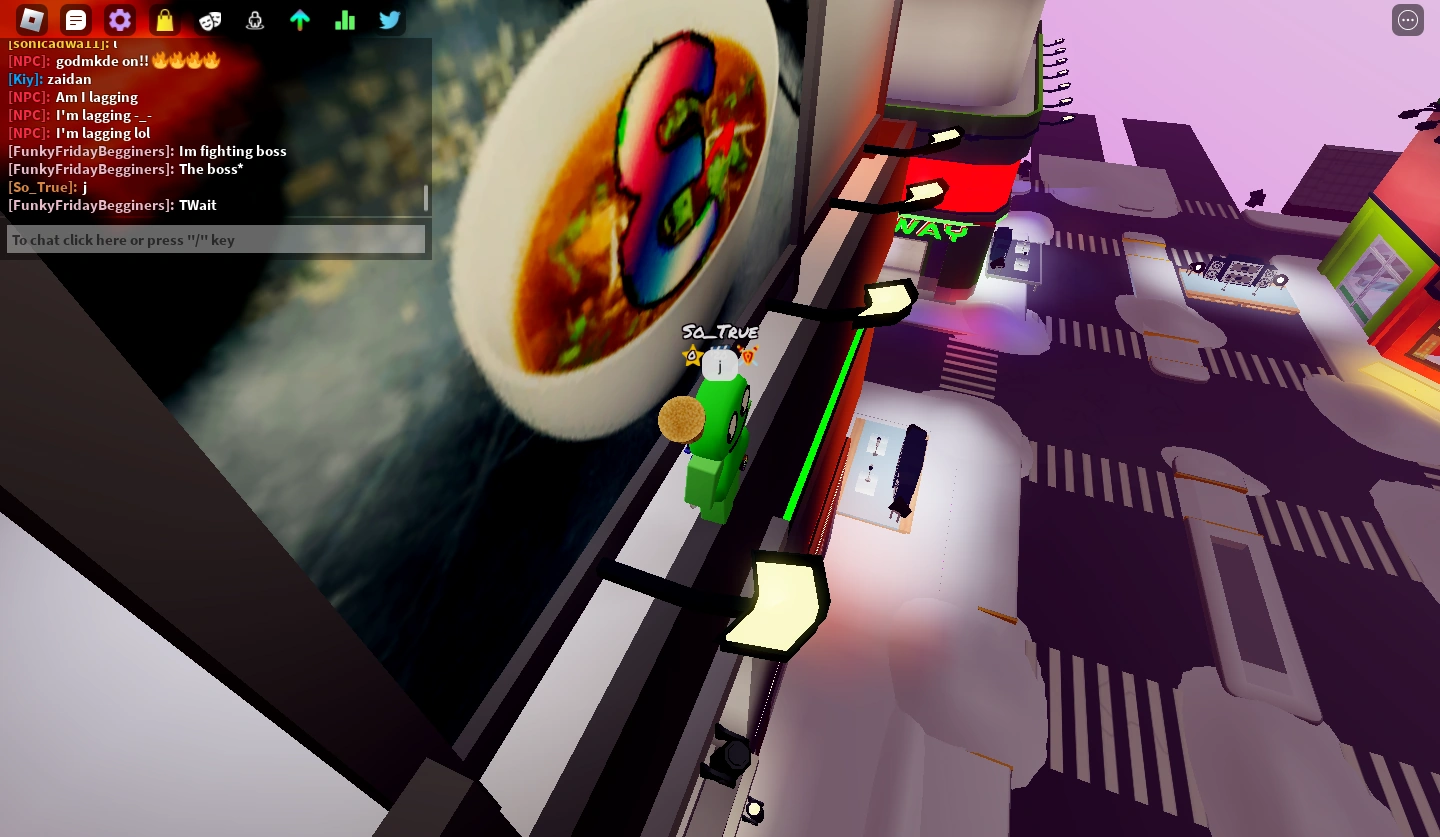
Task: Open the Roblox logo menu
Action: 30,20
